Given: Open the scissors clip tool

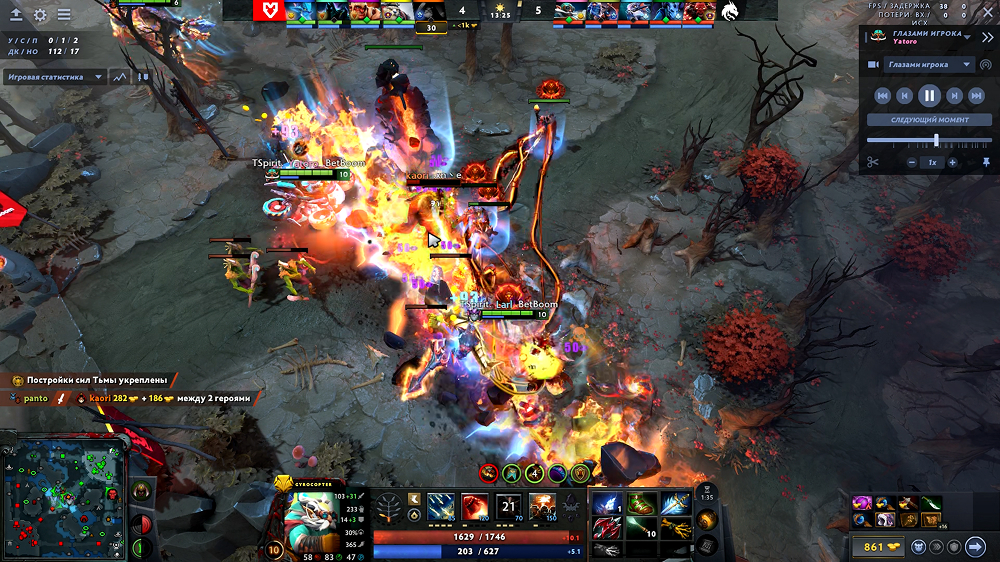Looking at the screenshot, I should pyautogui.click(x=872, y=162).
